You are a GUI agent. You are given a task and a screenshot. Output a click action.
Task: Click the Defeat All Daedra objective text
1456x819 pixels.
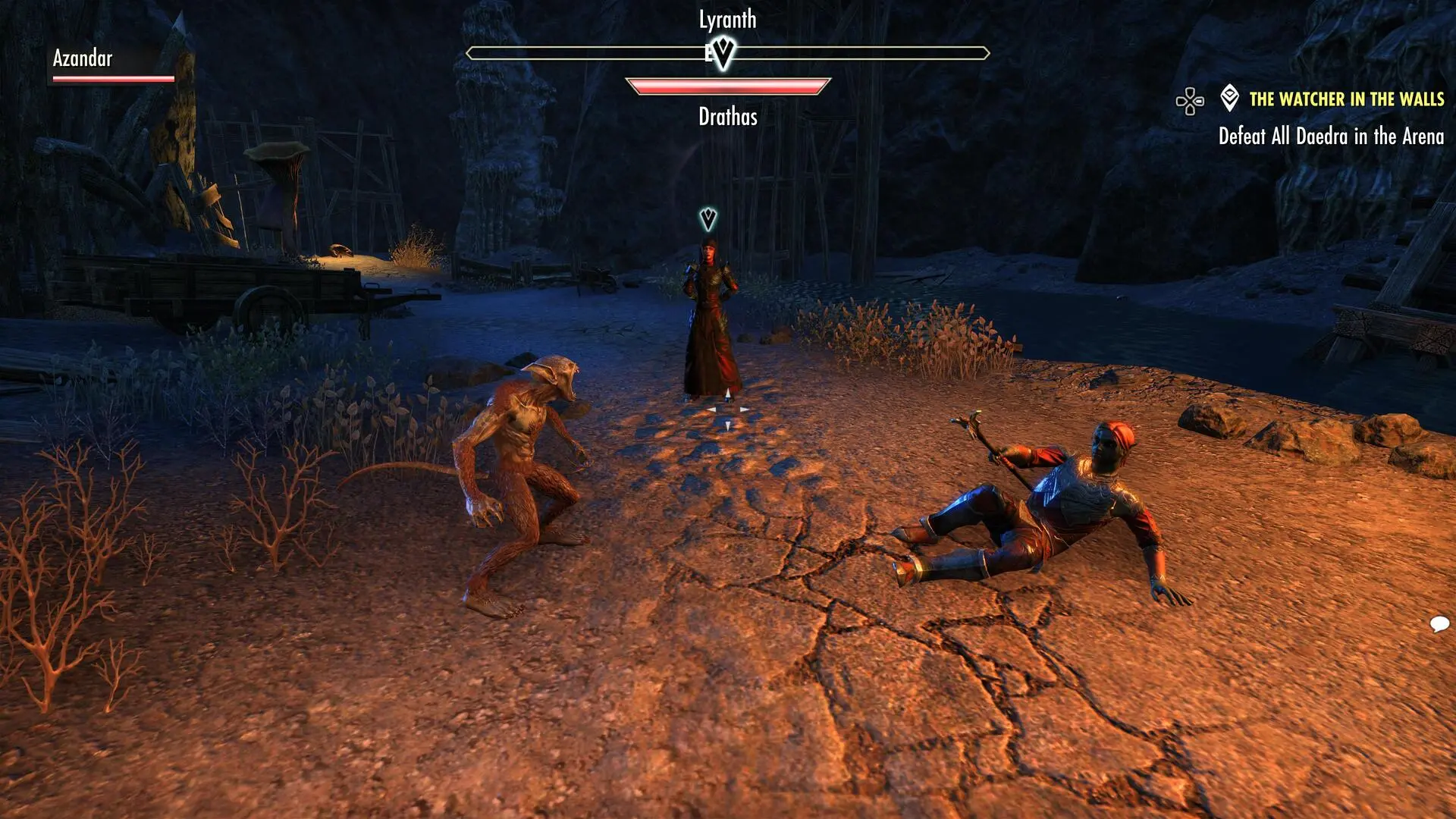point(1330,136)
